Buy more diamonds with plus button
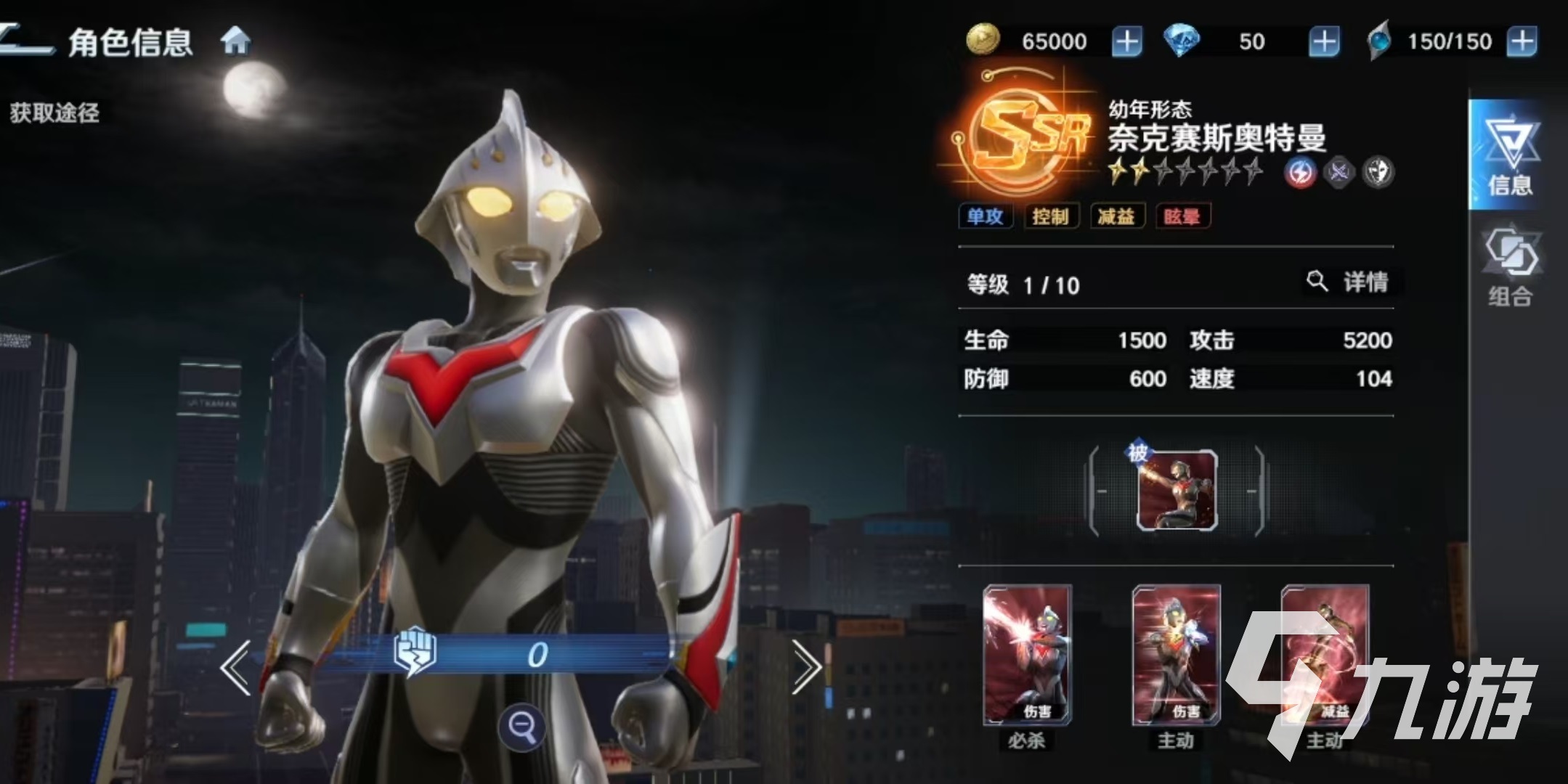Image resolution: width=1568 pixels, height=784 pixels. click(x=1323, y=41)
